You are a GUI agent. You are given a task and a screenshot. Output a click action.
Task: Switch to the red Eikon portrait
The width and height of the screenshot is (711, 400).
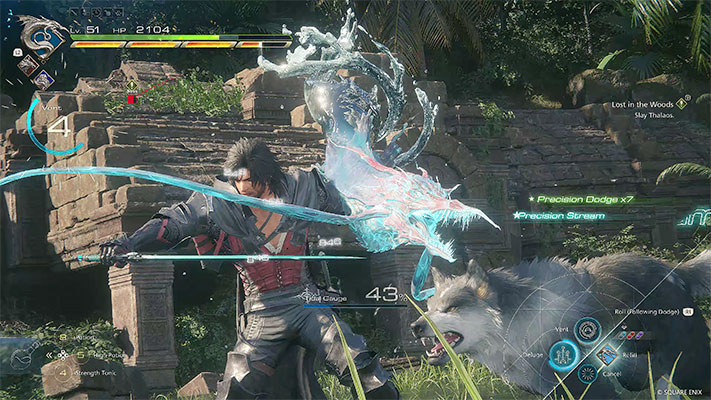tap(28, 64)
